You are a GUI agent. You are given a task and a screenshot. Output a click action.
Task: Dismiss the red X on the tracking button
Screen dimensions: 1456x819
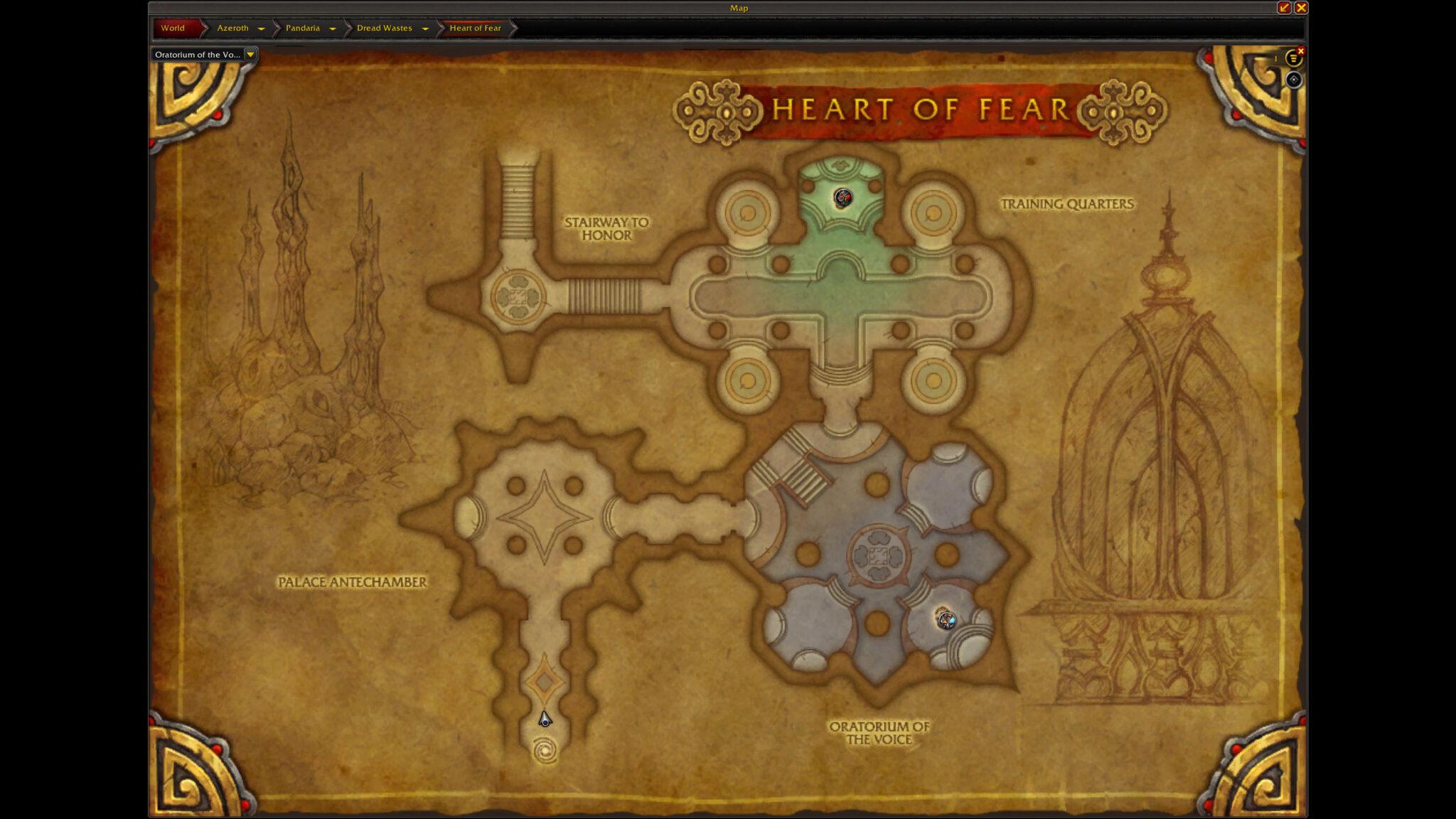(1301, 51)
